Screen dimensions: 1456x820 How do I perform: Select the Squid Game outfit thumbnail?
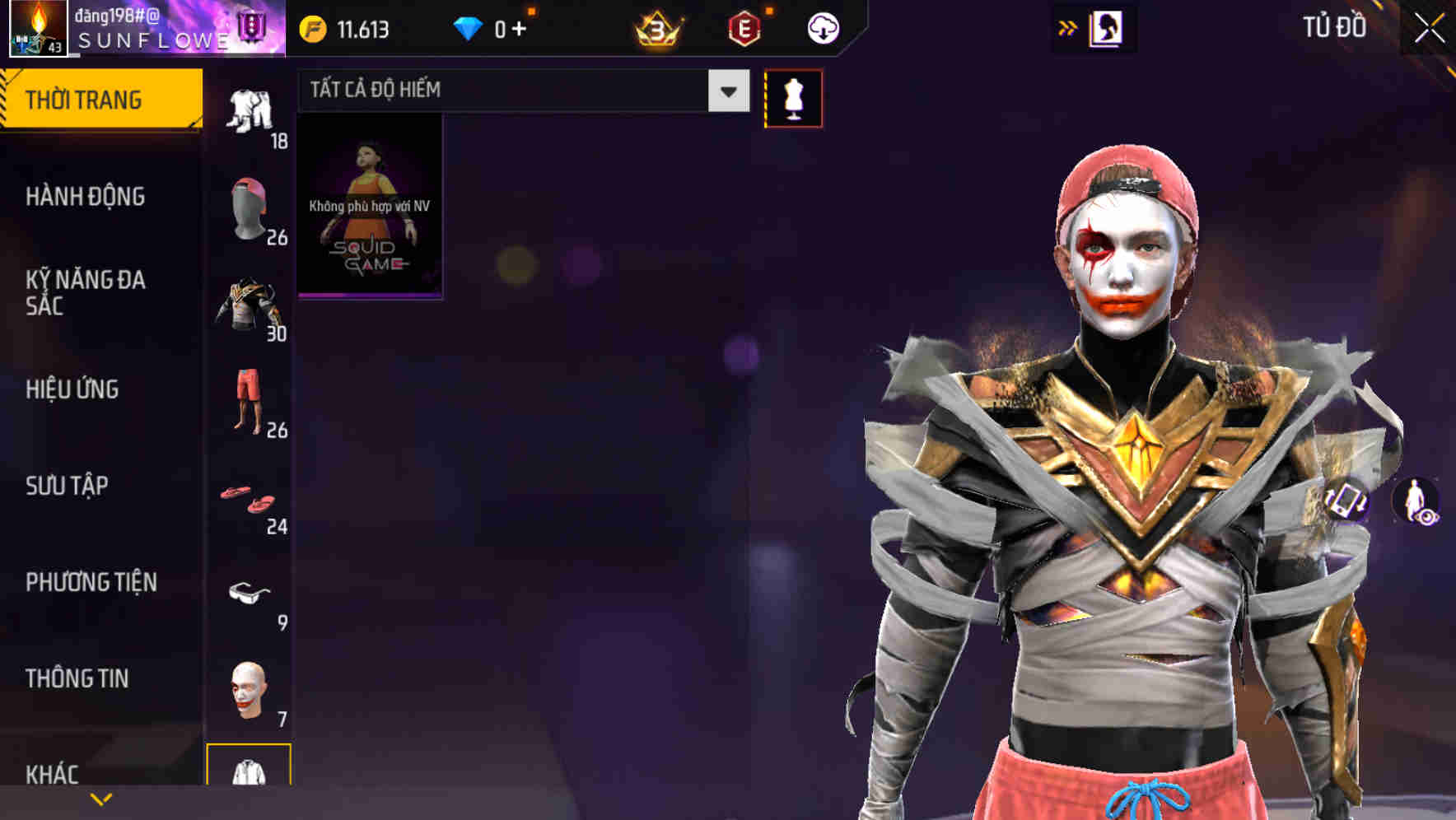point(369,204)
